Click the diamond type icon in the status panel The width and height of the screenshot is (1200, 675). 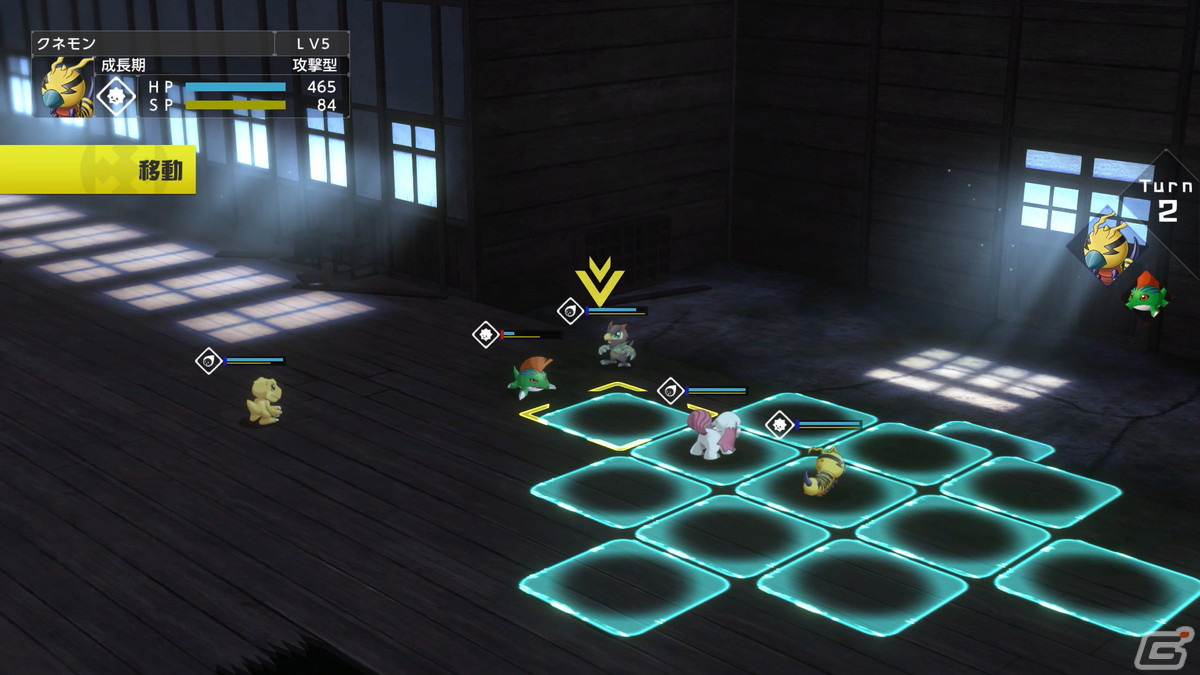point(117,96)
